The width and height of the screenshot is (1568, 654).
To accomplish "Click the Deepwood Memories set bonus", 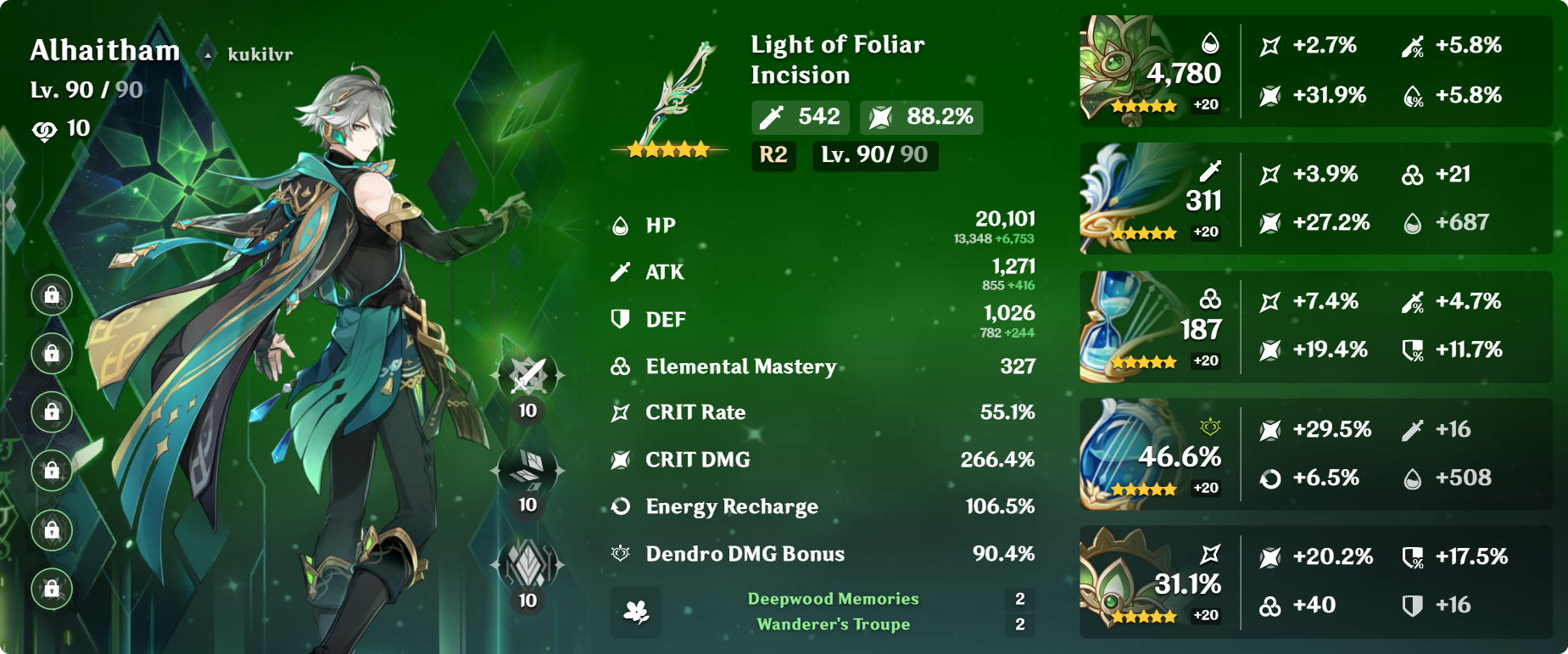I will [833, 599].
